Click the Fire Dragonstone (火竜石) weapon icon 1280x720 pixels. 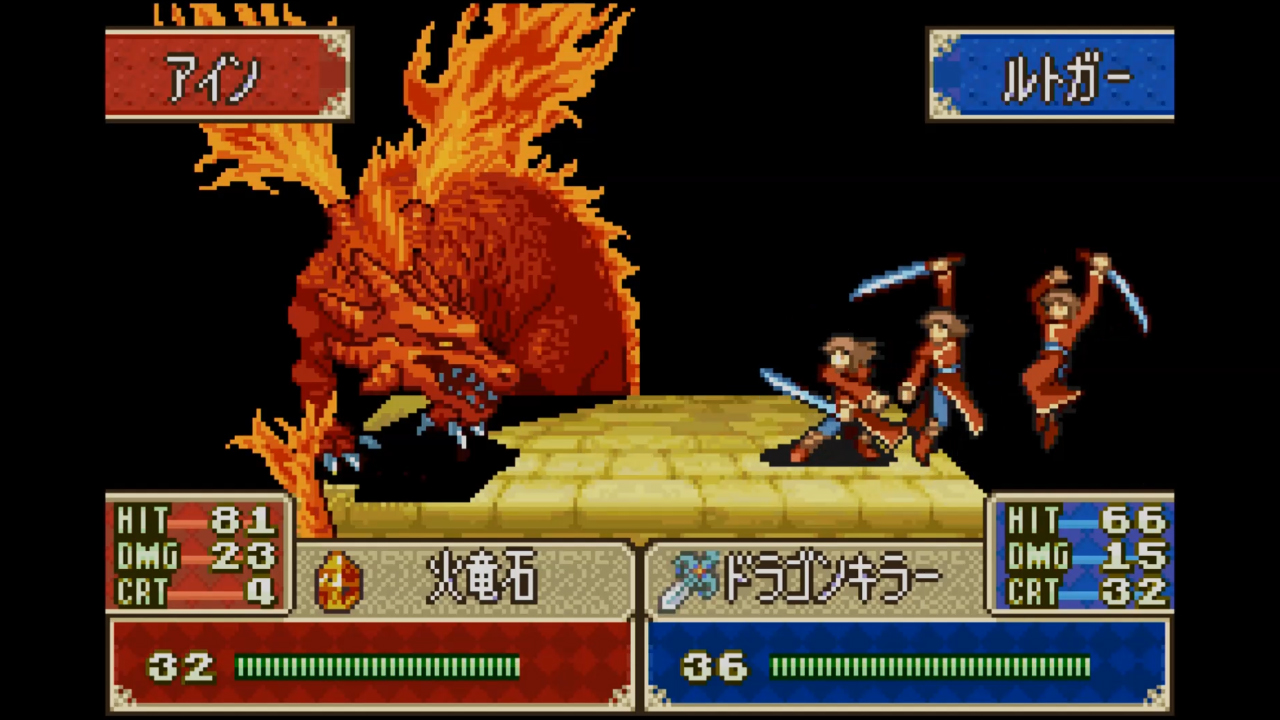coord(340,580)
